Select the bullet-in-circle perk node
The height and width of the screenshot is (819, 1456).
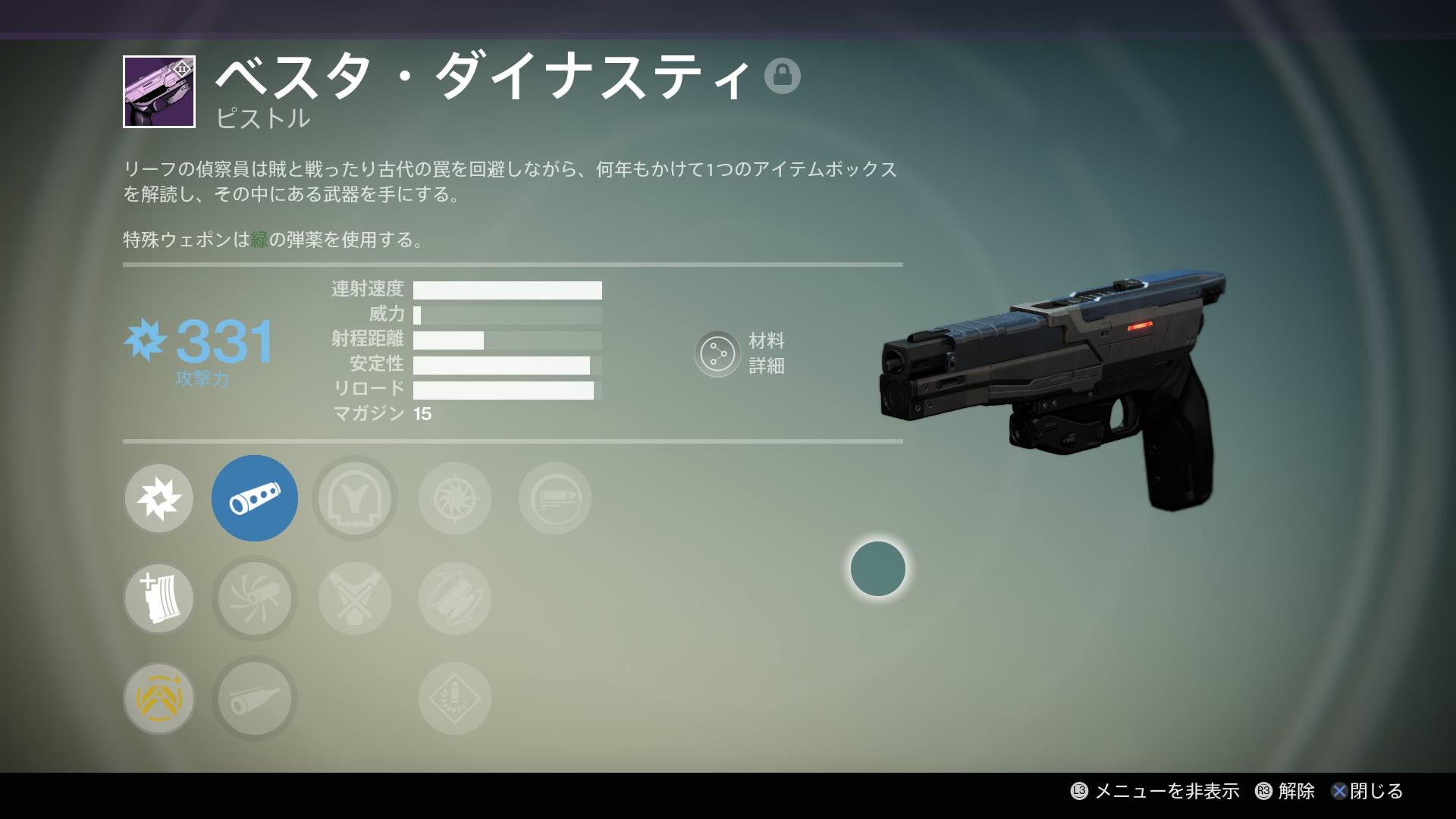click(x=555, y=498)
